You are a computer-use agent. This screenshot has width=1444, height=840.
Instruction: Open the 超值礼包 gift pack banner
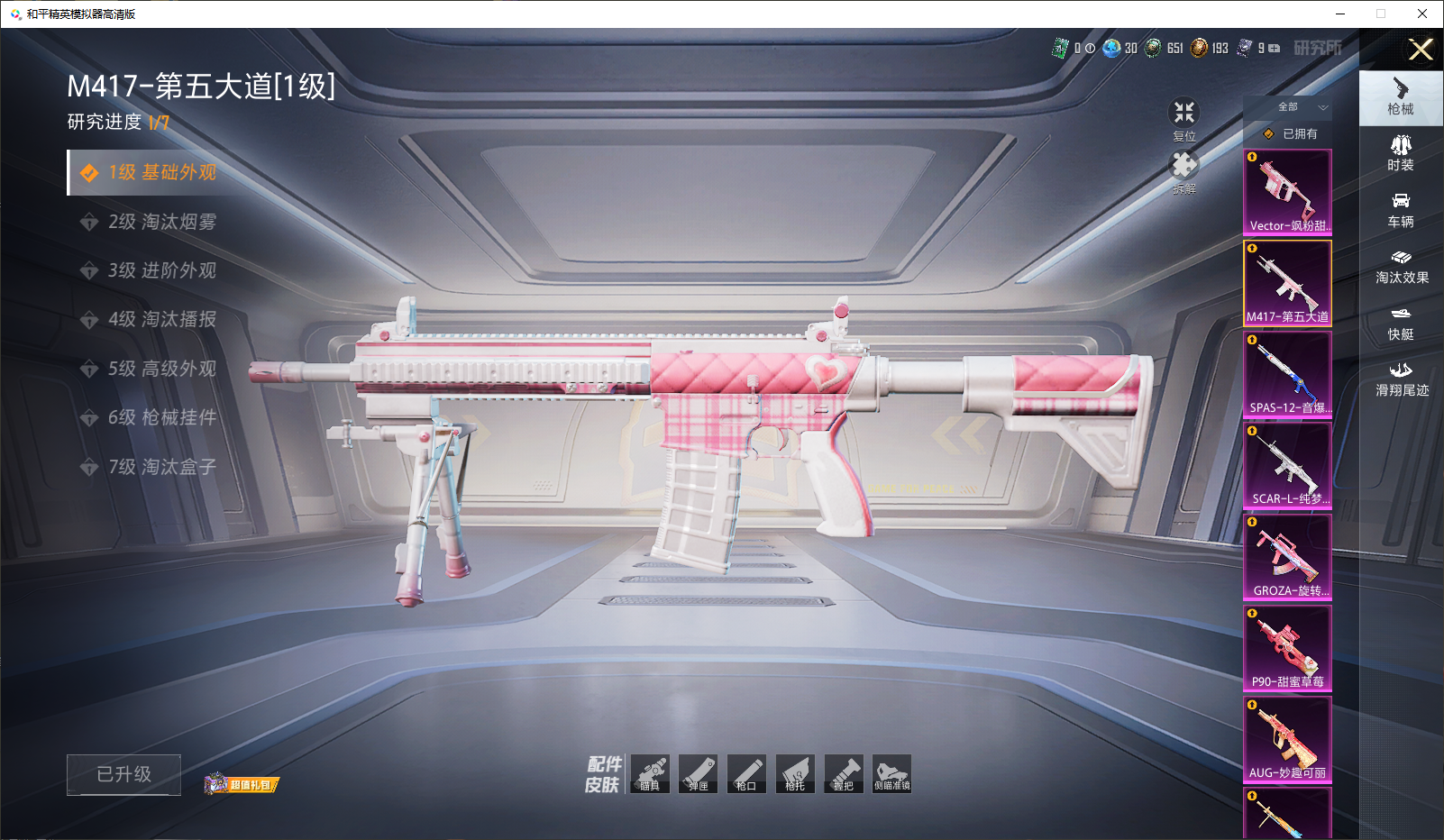point(242,784)
